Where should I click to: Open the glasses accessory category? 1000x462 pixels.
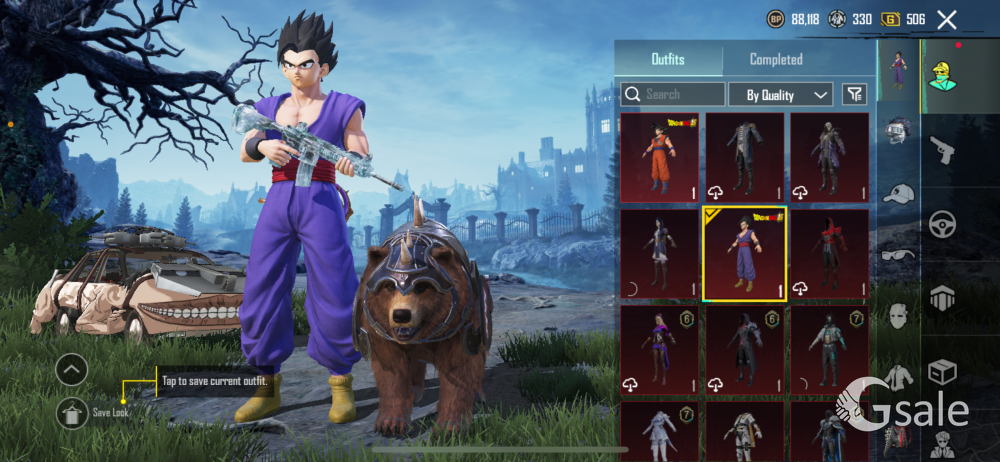point(898,255)
